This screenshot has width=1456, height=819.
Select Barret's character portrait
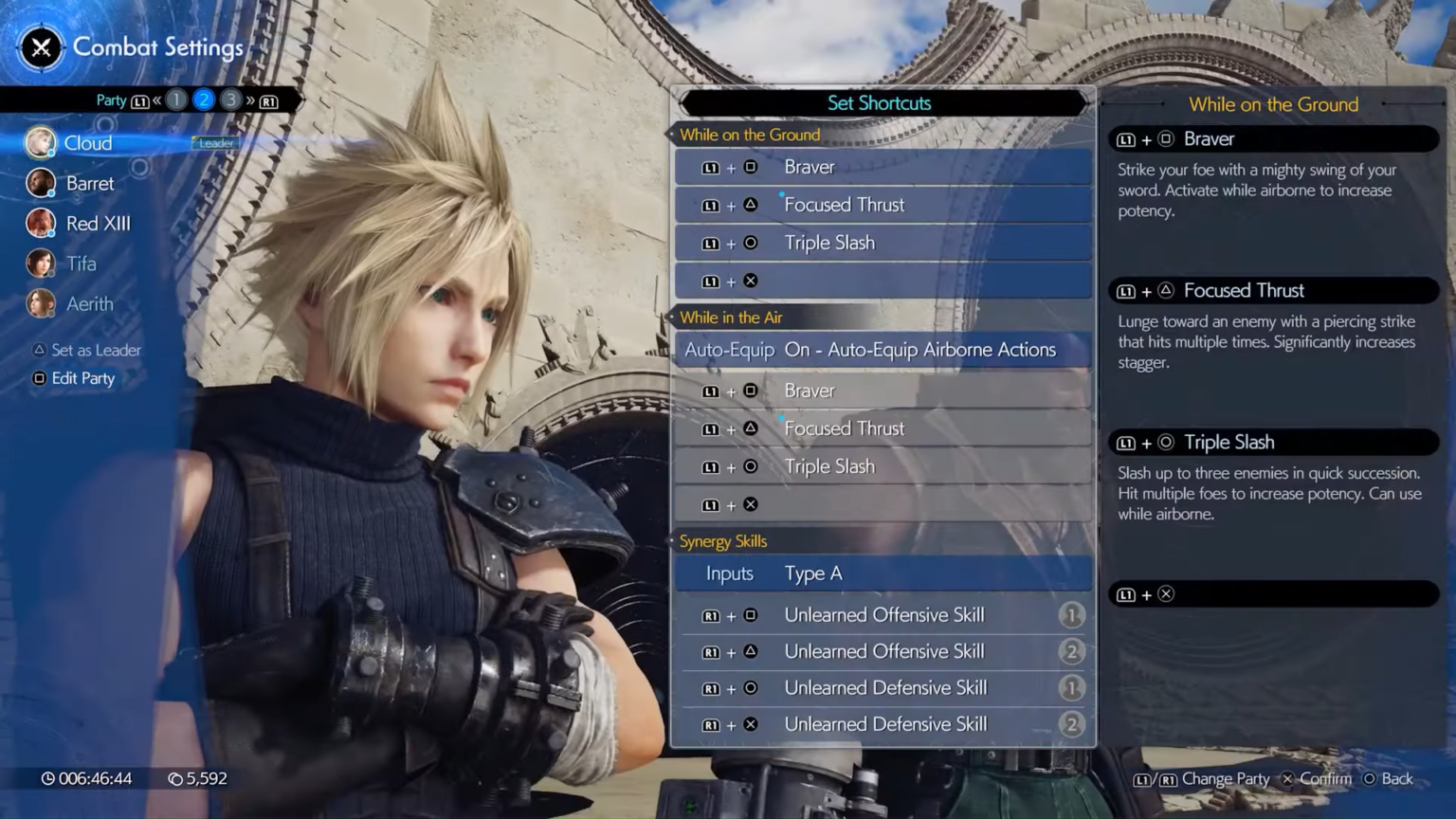pyautogui.click(x=40, y=182)
